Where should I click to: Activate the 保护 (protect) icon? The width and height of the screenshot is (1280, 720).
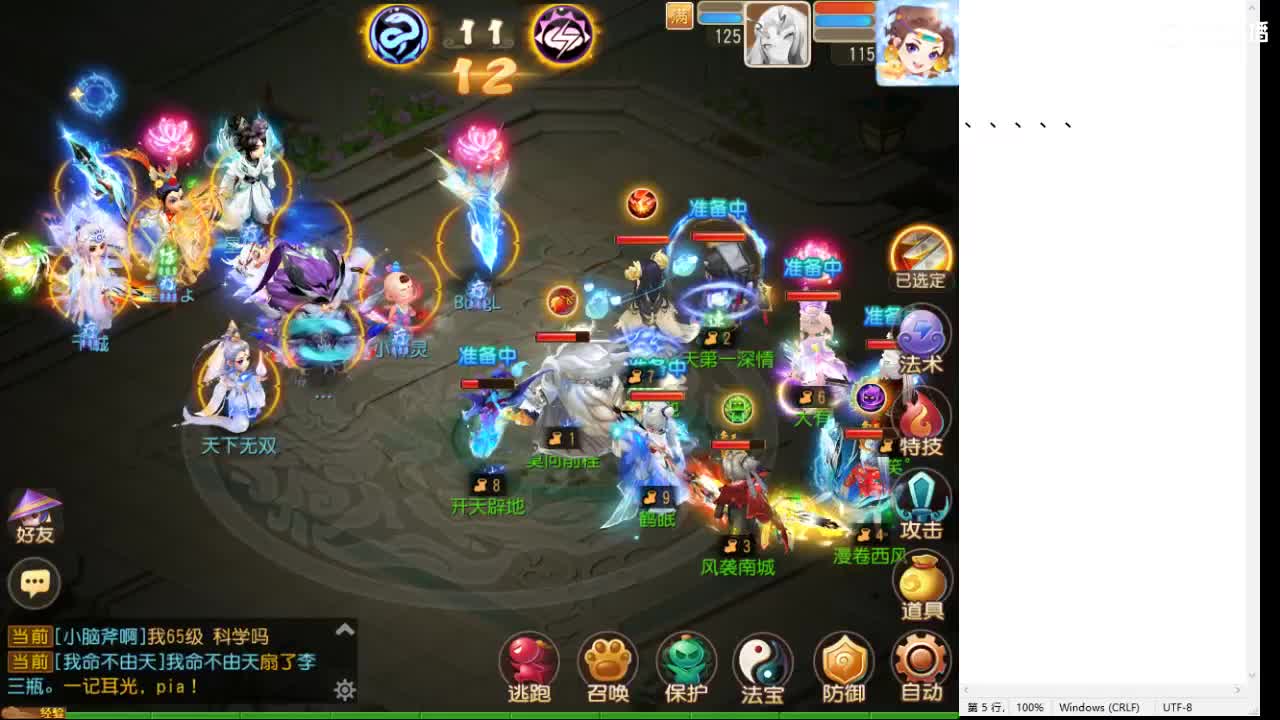tap(686, 660)
